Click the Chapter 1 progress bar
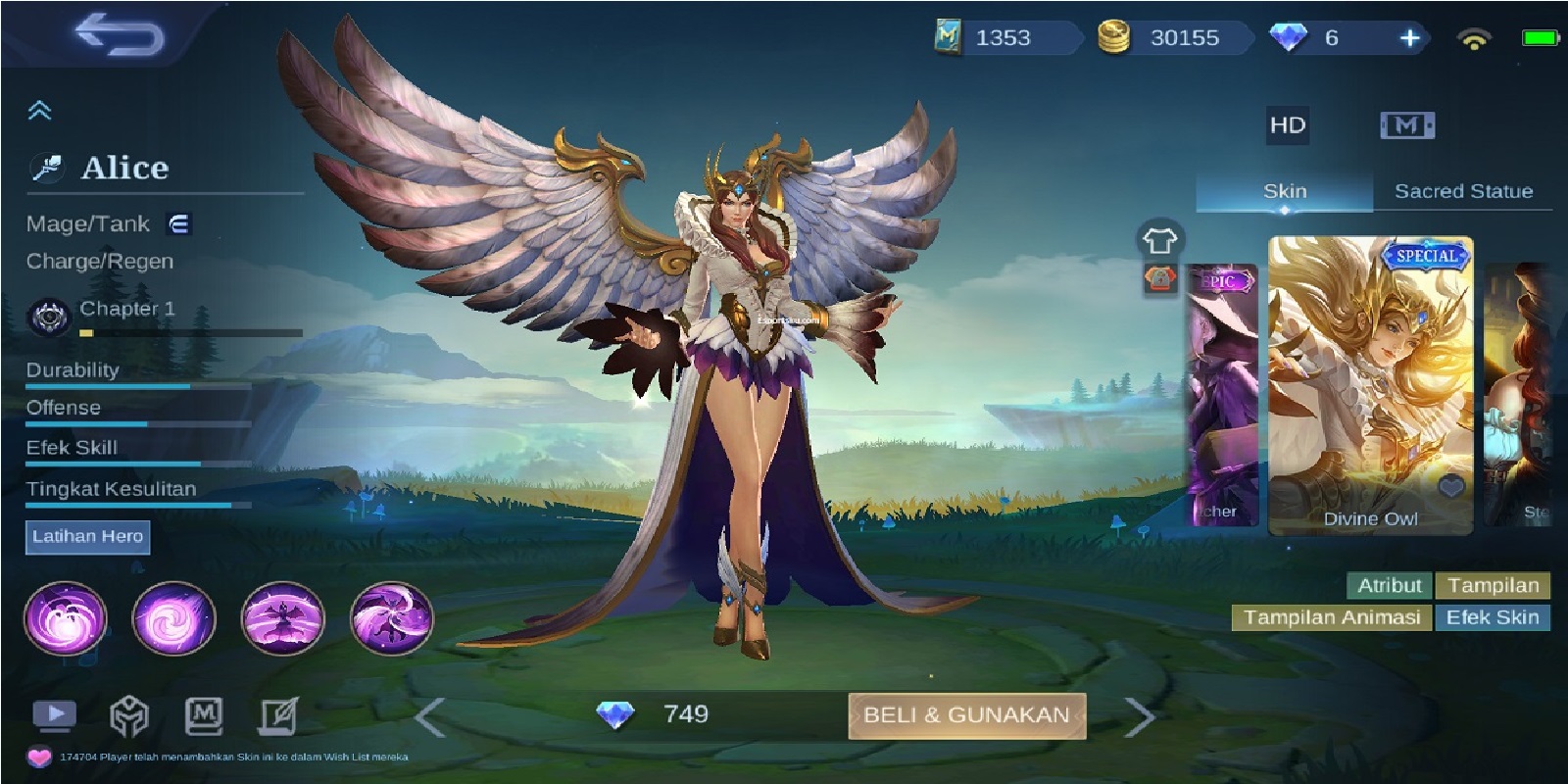 [x=191, y=332]
